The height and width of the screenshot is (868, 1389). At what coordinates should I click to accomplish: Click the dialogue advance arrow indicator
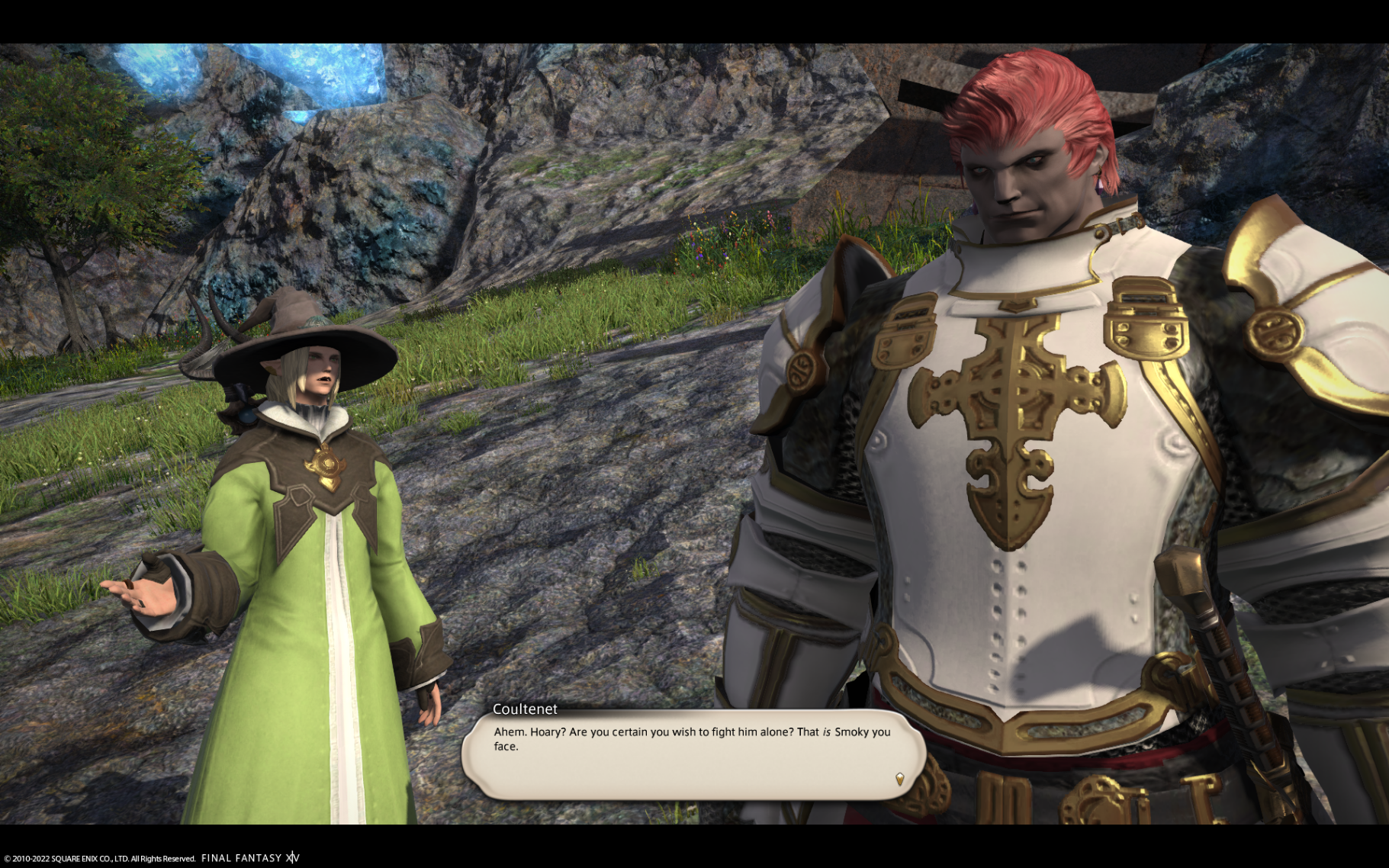pyautogui.click(x=899, y=779)
